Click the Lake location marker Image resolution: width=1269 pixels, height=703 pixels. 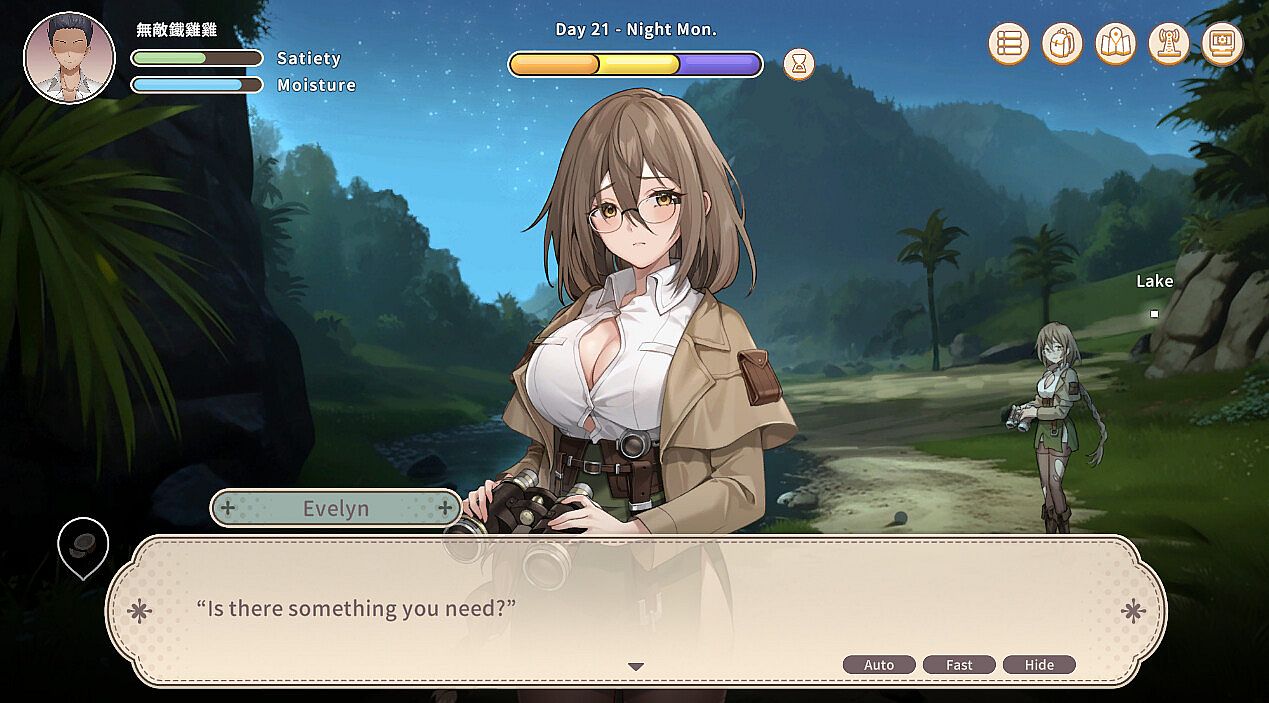click(x=1154, y=314)
